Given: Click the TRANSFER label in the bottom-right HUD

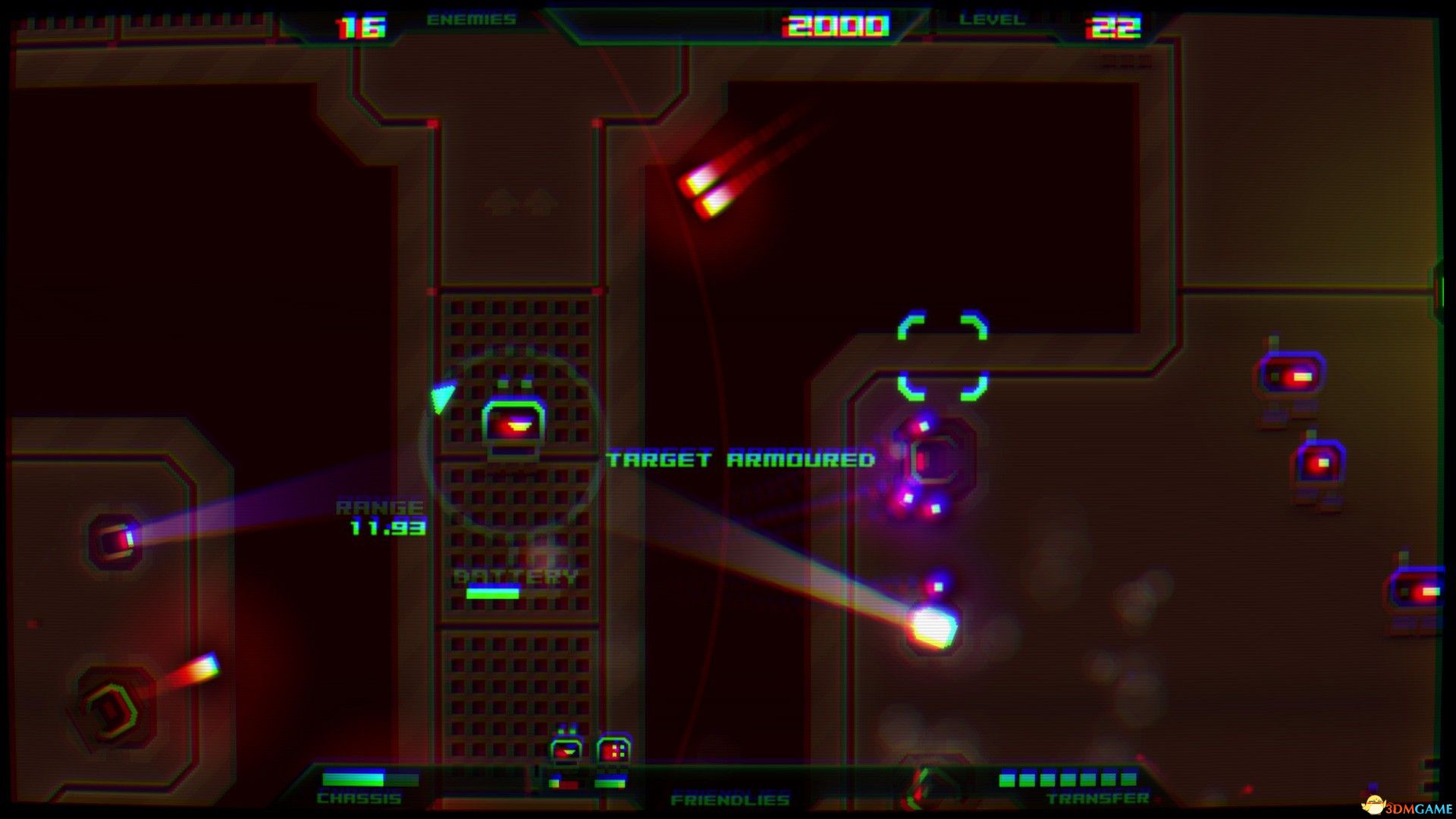Looking at the screenshot, I should (x=1097, y=798).
